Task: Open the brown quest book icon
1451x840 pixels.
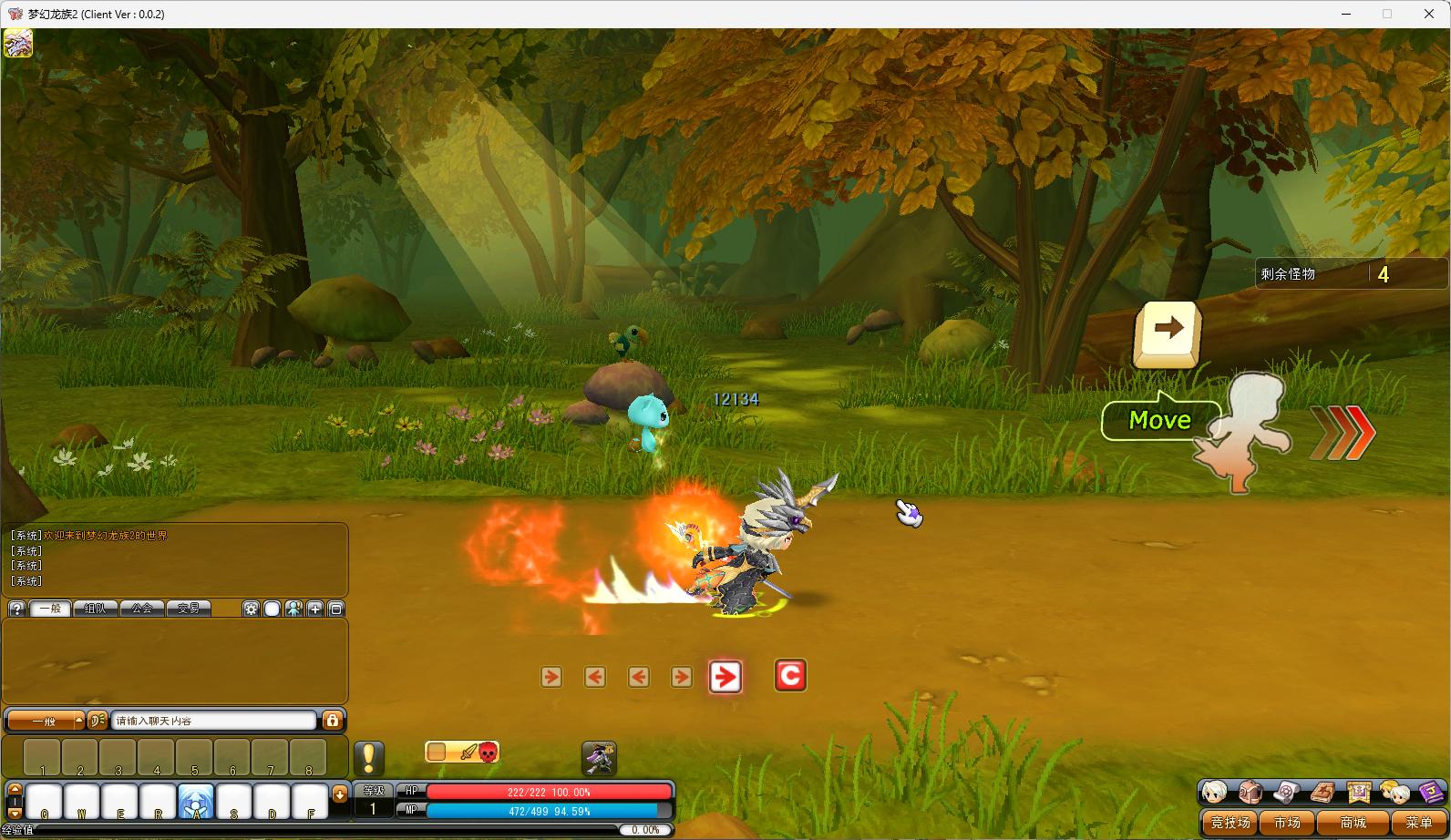Action: 1322,792
